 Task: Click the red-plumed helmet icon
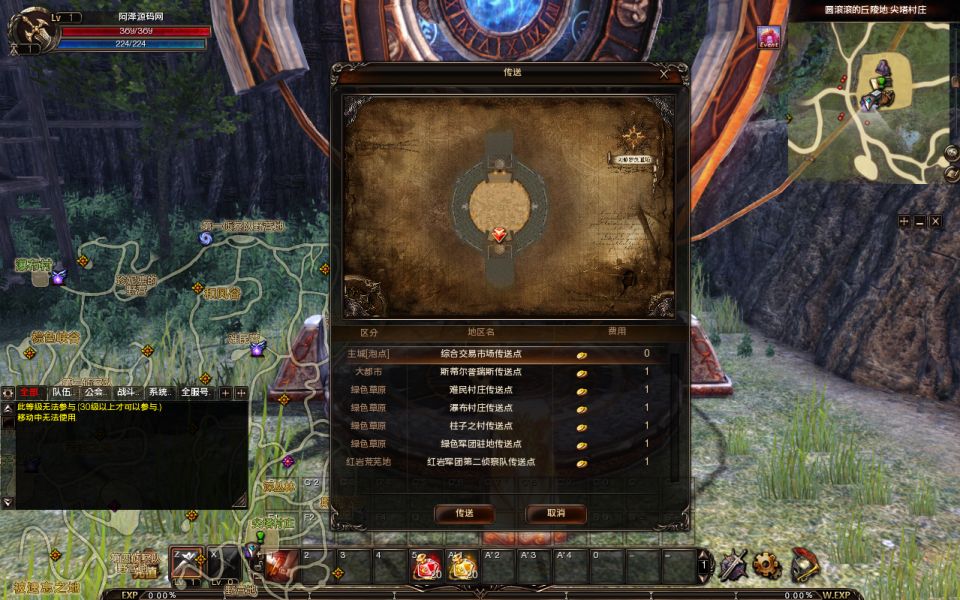pos(804,565)
